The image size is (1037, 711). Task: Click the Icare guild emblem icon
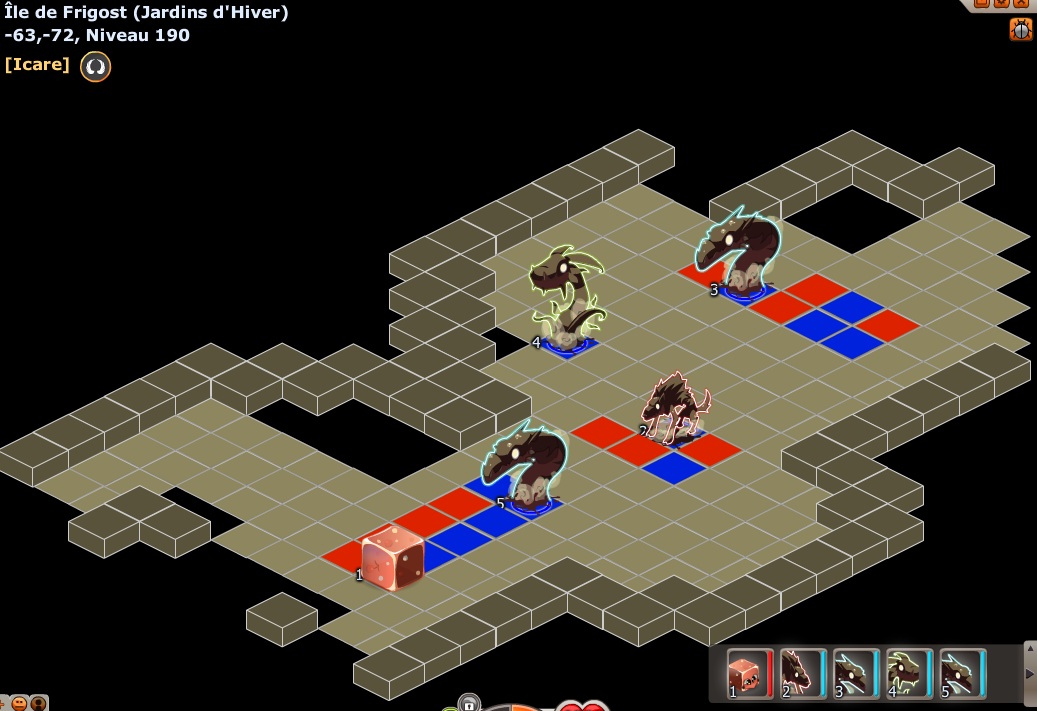[x=95, y=66]
